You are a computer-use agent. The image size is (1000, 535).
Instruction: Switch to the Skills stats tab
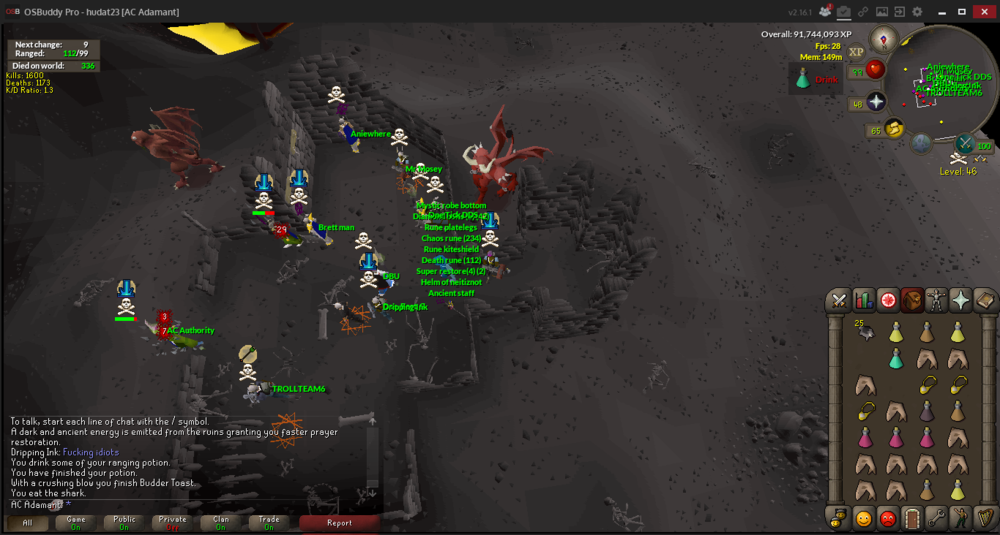click(863, 300)
